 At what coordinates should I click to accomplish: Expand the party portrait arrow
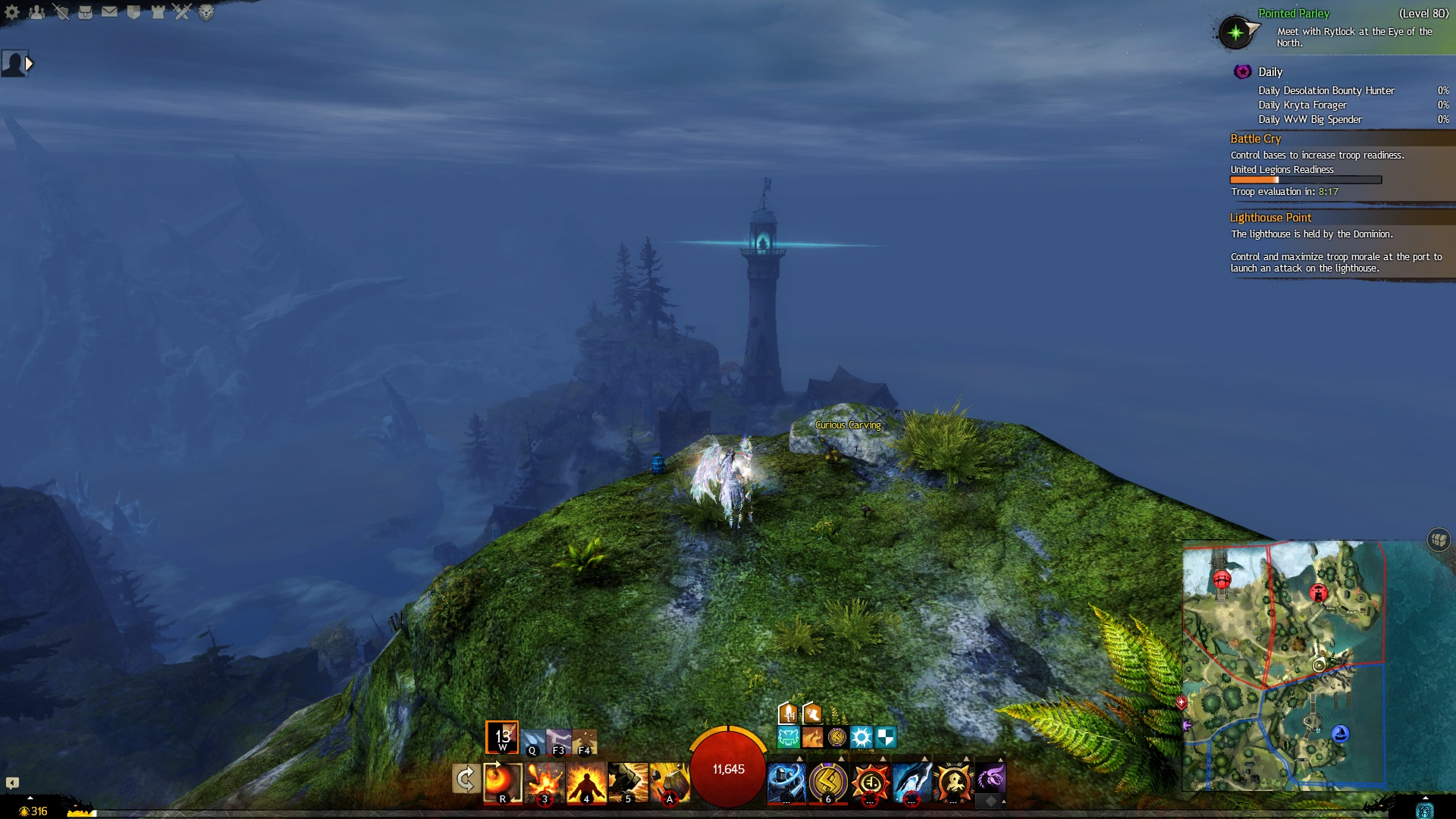(x=30, y=64)
